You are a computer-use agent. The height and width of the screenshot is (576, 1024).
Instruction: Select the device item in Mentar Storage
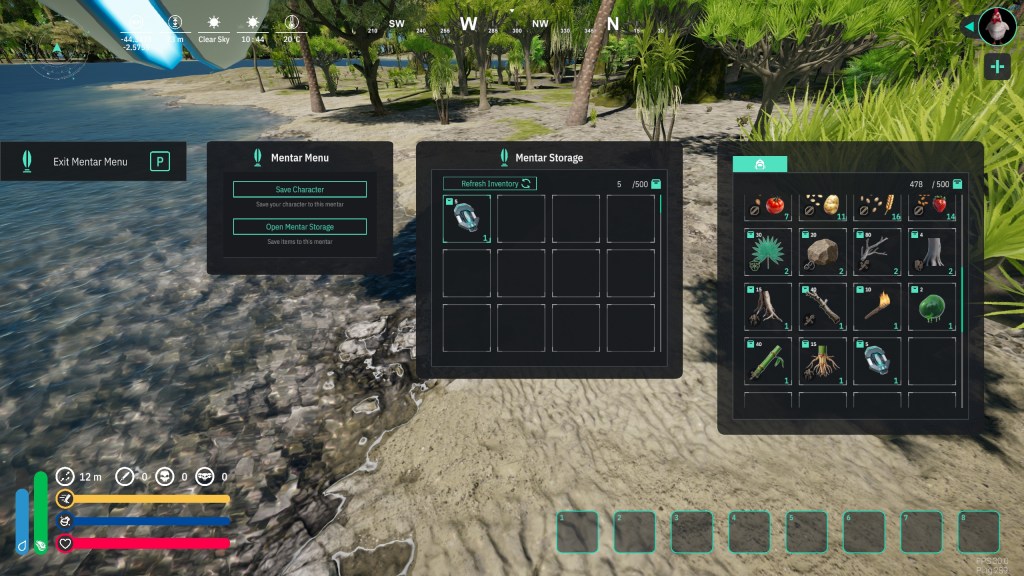467,219
